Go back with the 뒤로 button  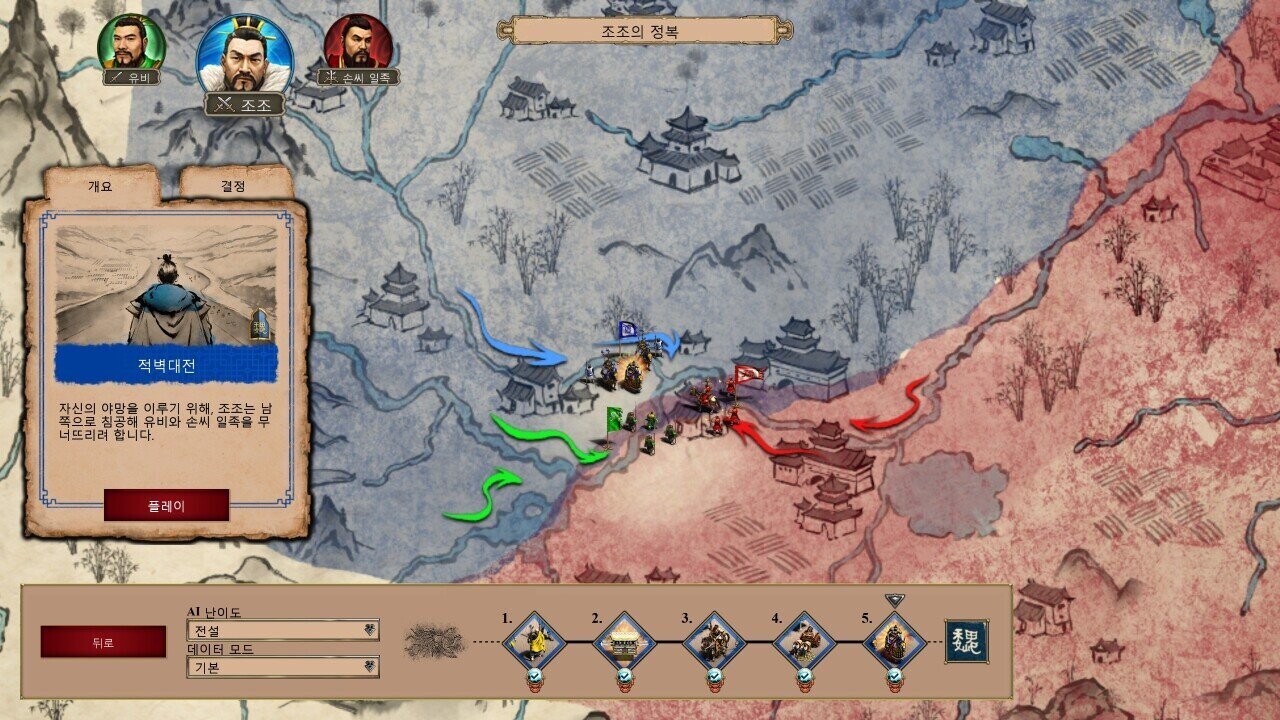coord(103,642)
